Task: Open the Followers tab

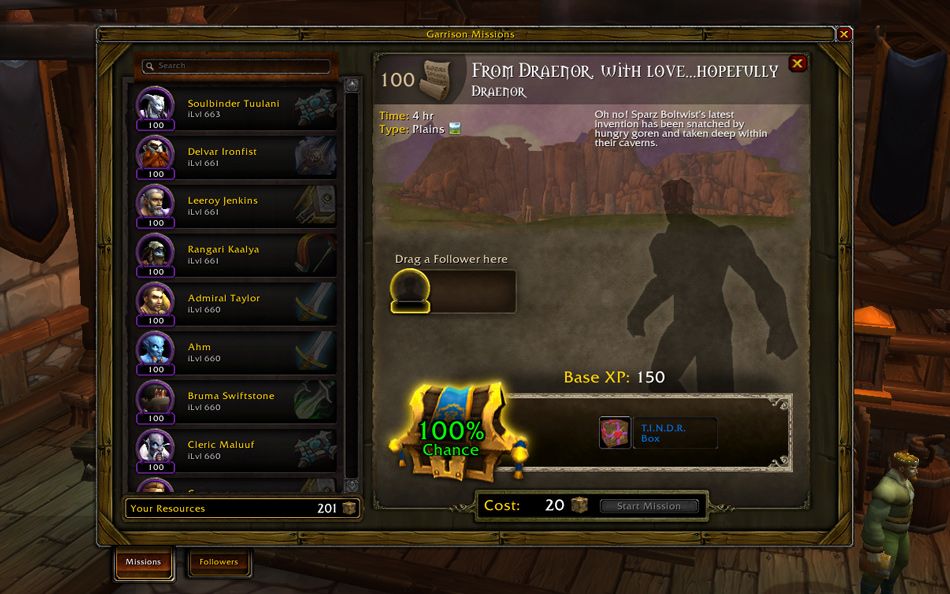Action: (218, 562)
